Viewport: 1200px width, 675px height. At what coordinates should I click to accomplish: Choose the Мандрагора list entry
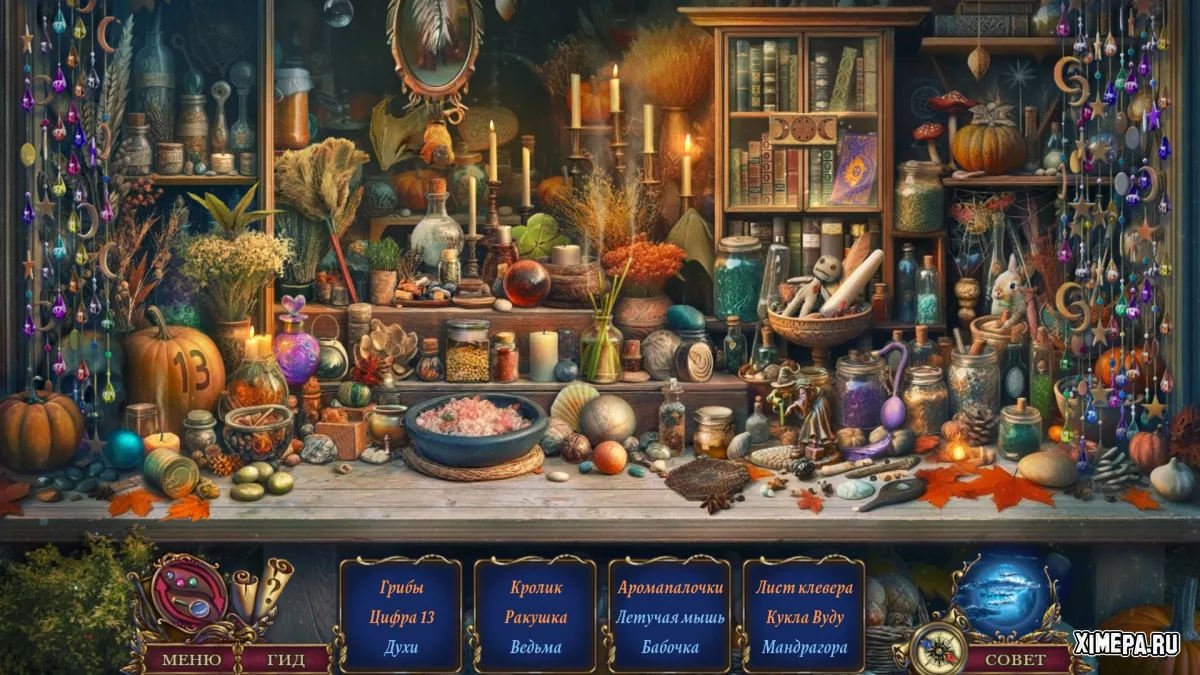[804, 647]
